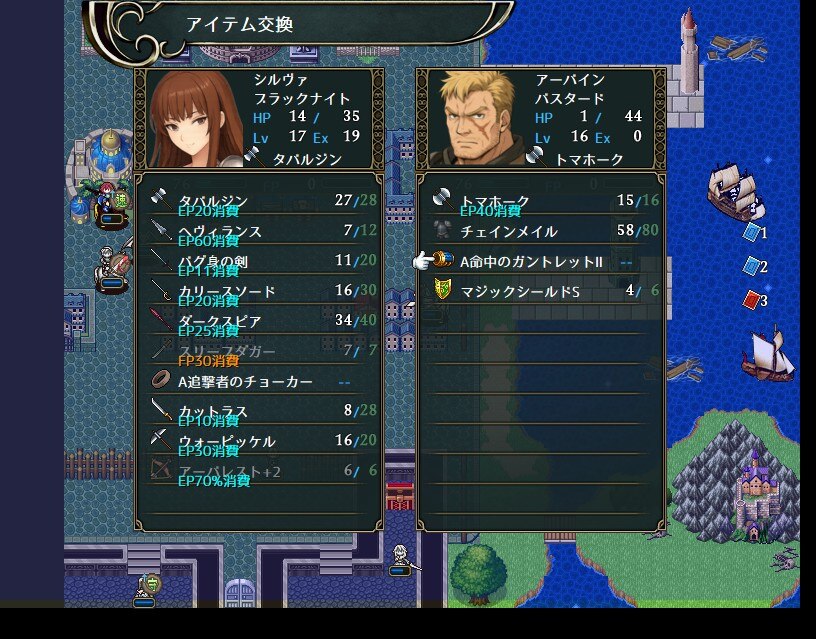Choose the アーバレスト+2 crossbow entry
The height and width of the screenshot is (639, 816).
click(258, 471)
